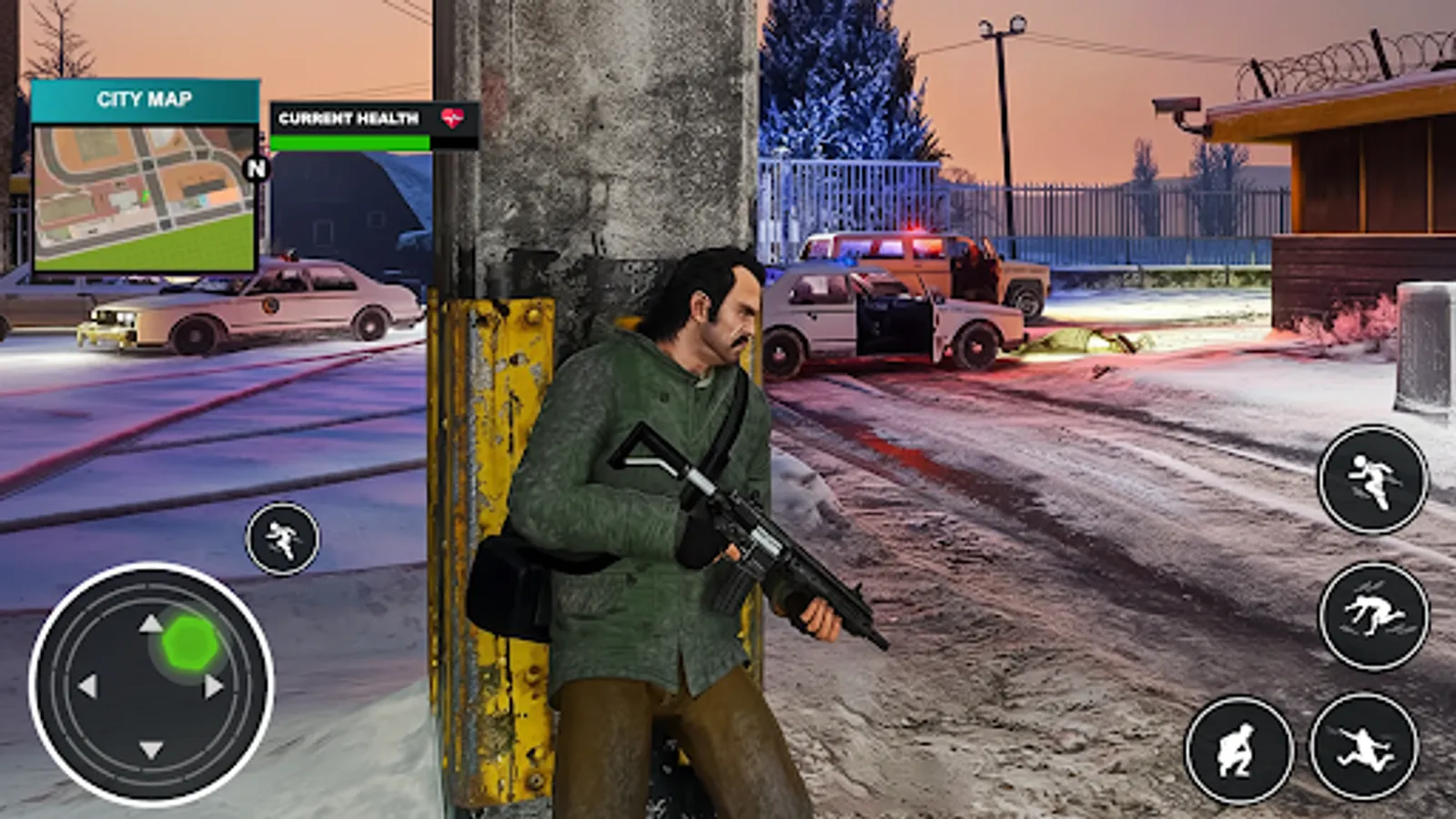Tap the cyan marker on the minimap
Viewport: 1456px width, 819px height.
[x=202, y=199]
